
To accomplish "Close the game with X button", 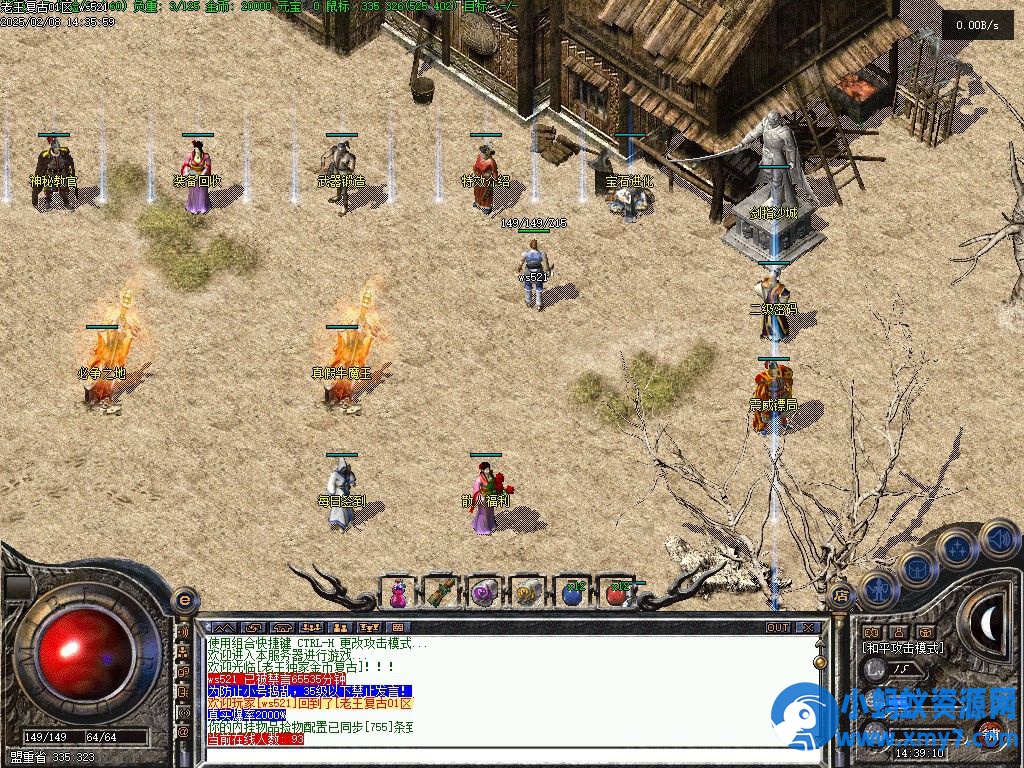I will (x=808, y=628).
